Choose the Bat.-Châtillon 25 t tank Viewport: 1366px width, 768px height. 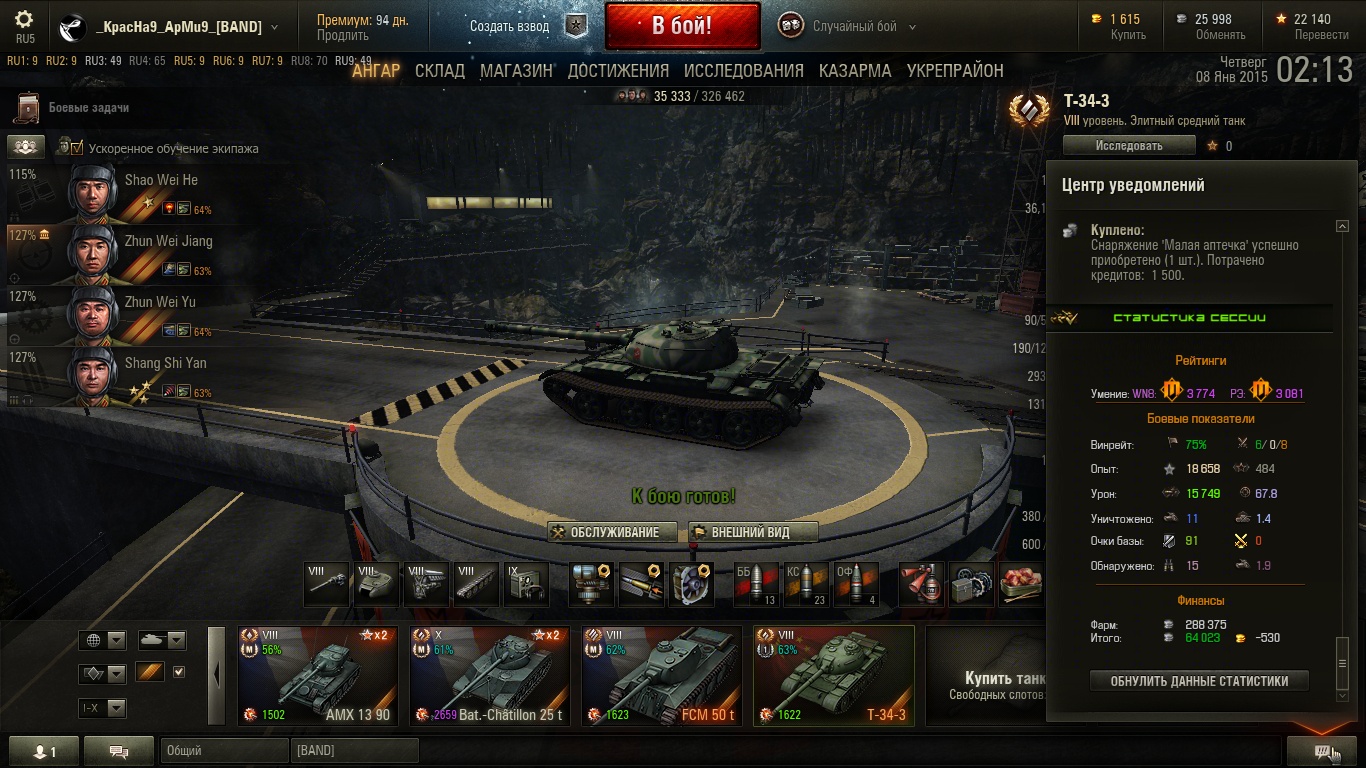tap(490, 675)
